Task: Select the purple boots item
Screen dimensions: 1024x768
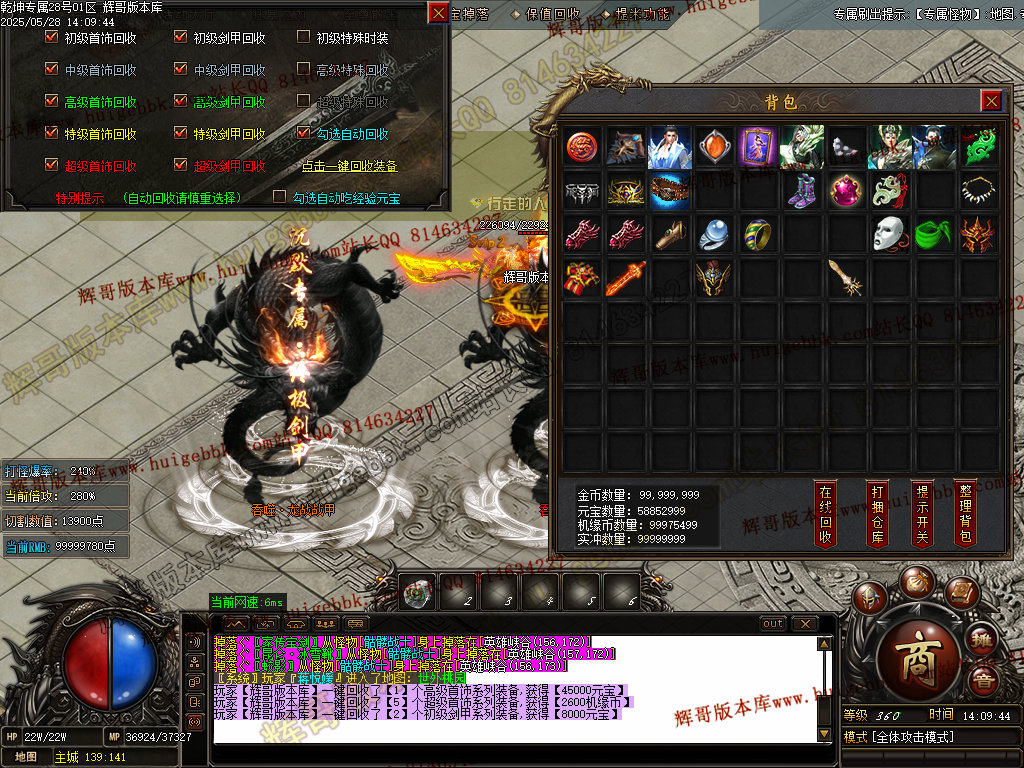Action: coord(801,190)
